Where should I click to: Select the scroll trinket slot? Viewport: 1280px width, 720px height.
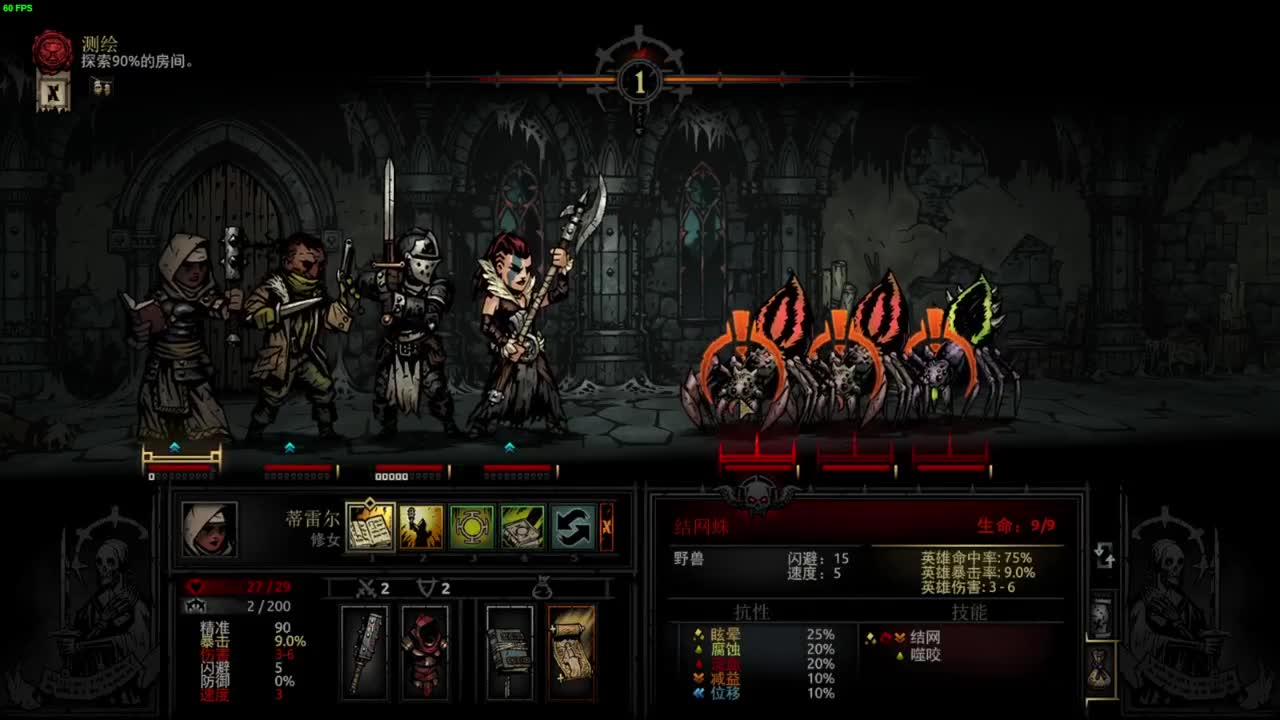pyautogui.click(x=571, y=652)
